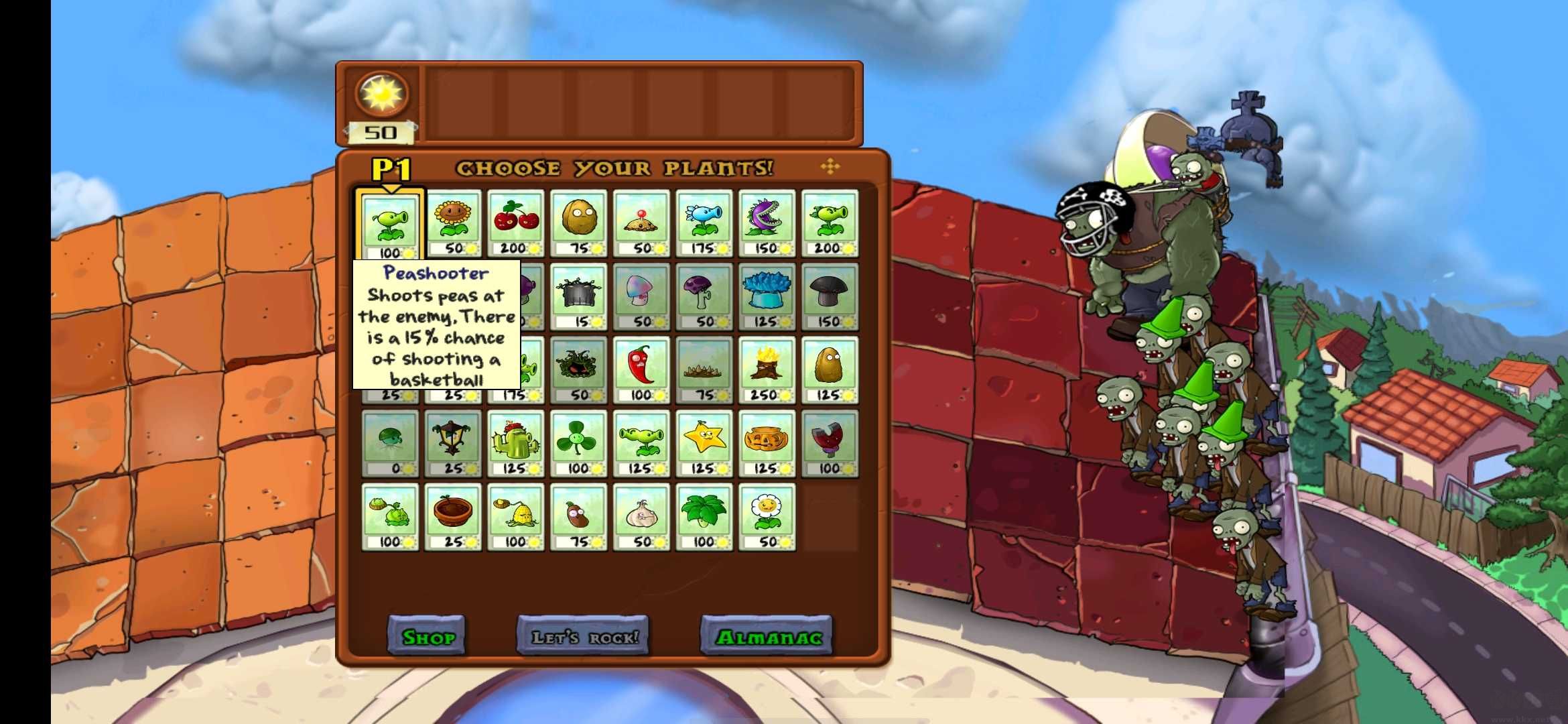Choose the Pumpkin seed packet

point(767,444)
